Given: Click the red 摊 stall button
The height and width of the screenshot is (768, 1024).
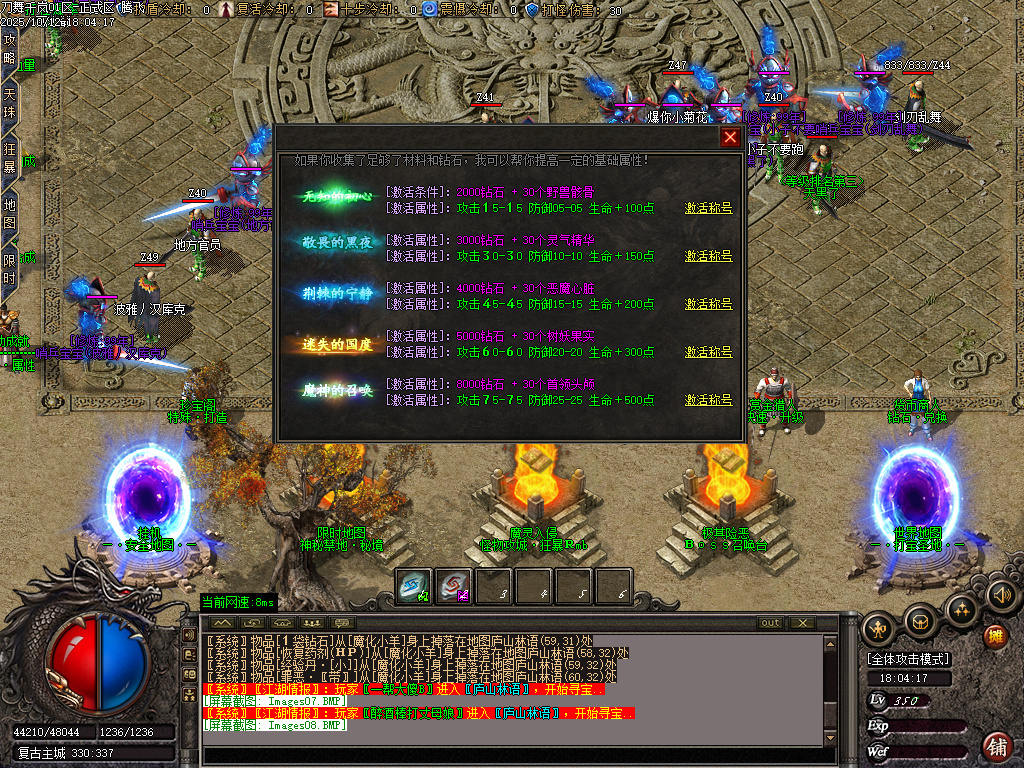Looking at the screenshot, I should 996,636.
